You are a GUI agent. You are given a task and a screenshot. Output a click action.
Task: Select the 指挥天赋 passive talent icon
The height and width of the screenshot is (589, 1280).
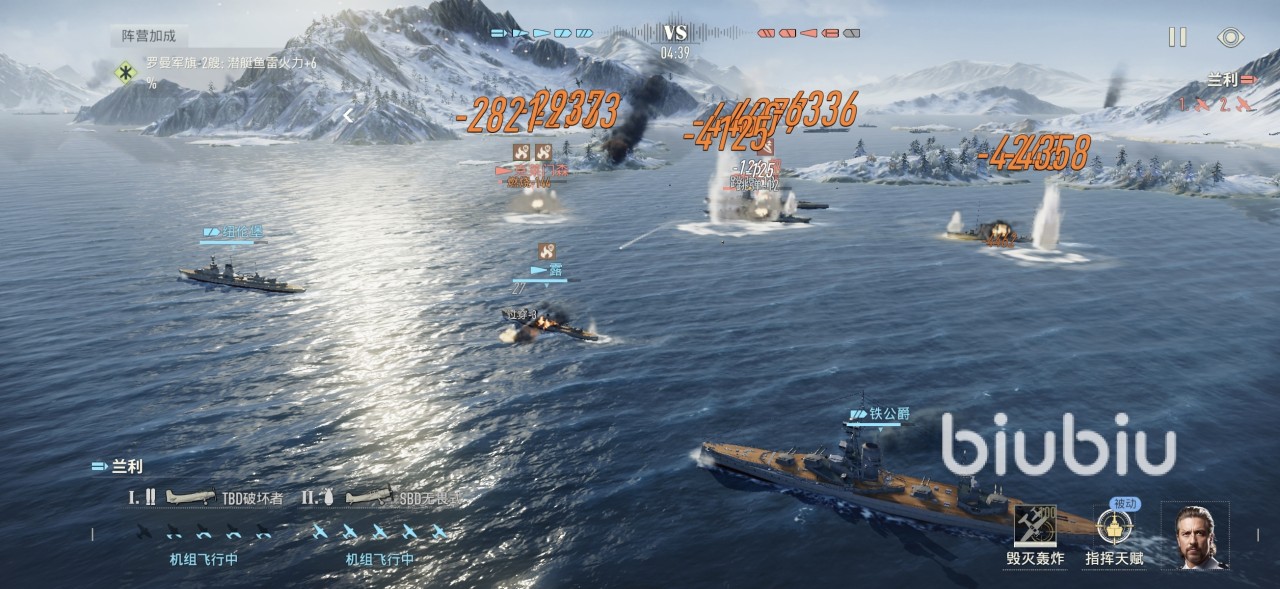1113,527
